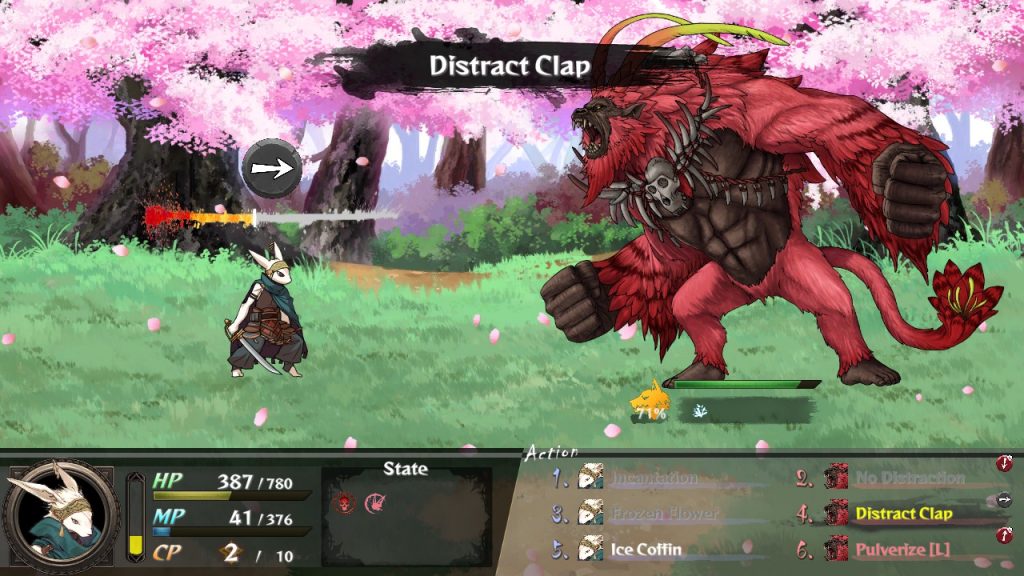The image size is (1024, 576).
Task: Choose the Ice Coffin action
Action: 646,549
